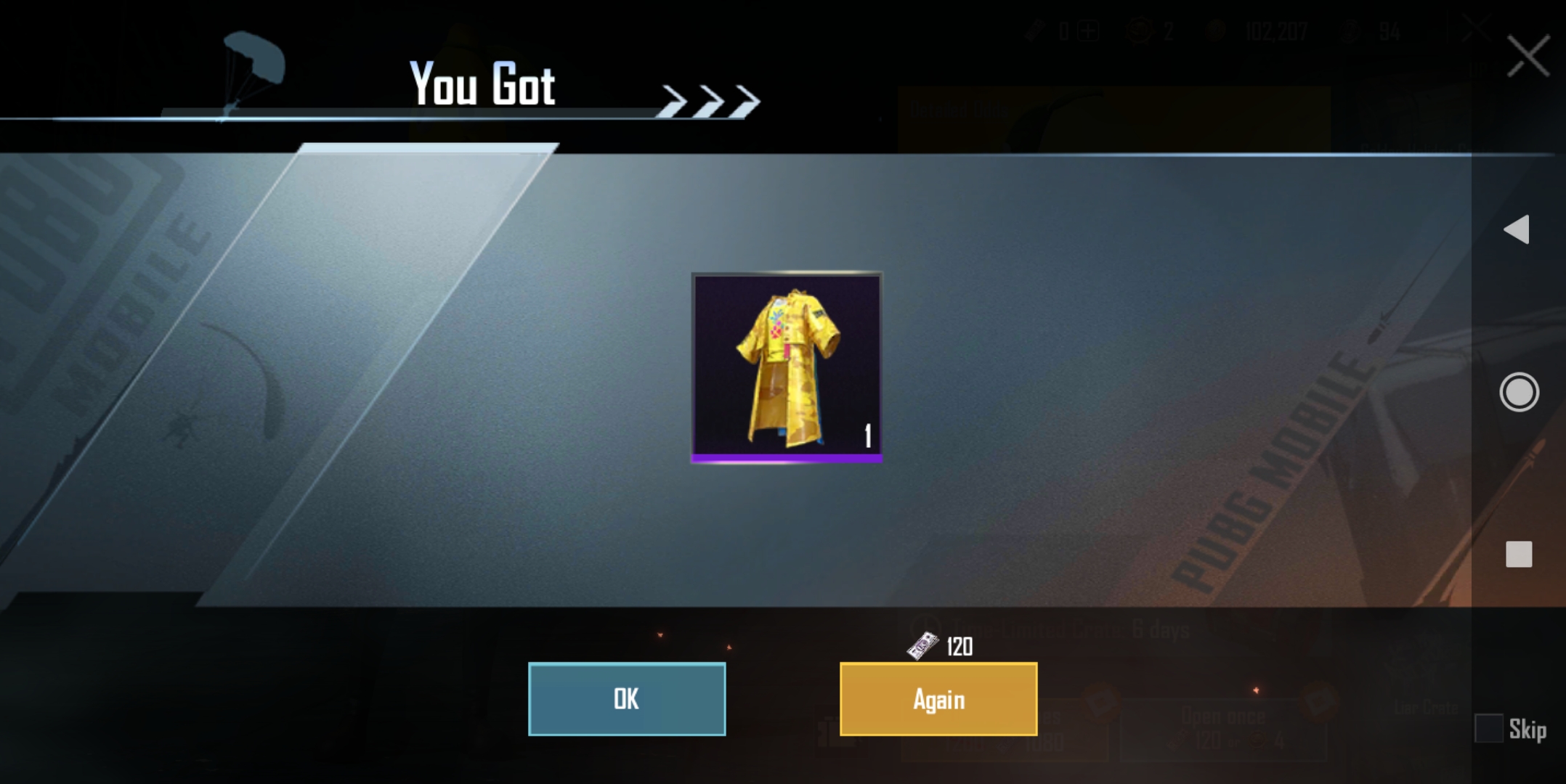Tap the UC currency icon showing 94
1566x784 pixels.
click(1350, 32)
